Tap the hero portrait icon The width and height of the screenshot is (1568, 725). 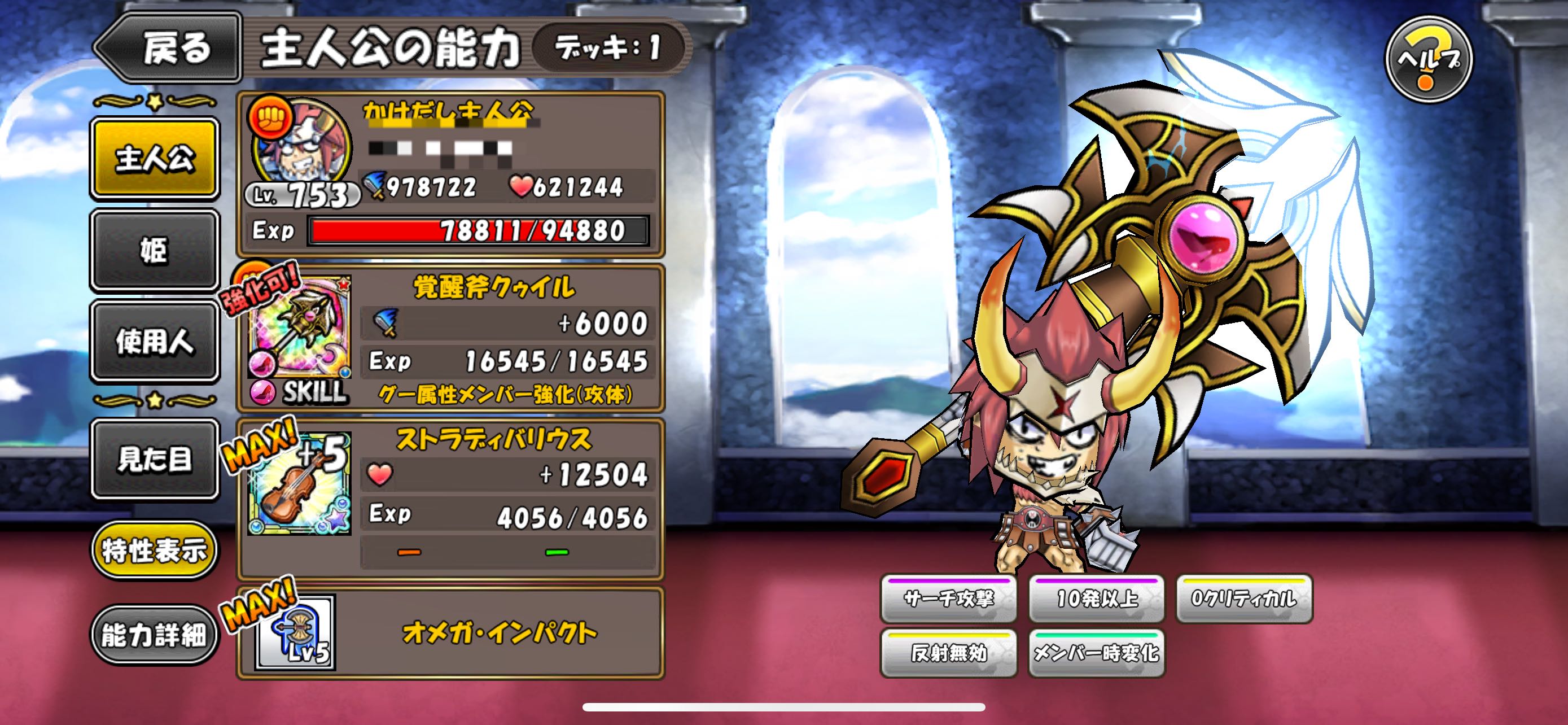pos(302,147)
